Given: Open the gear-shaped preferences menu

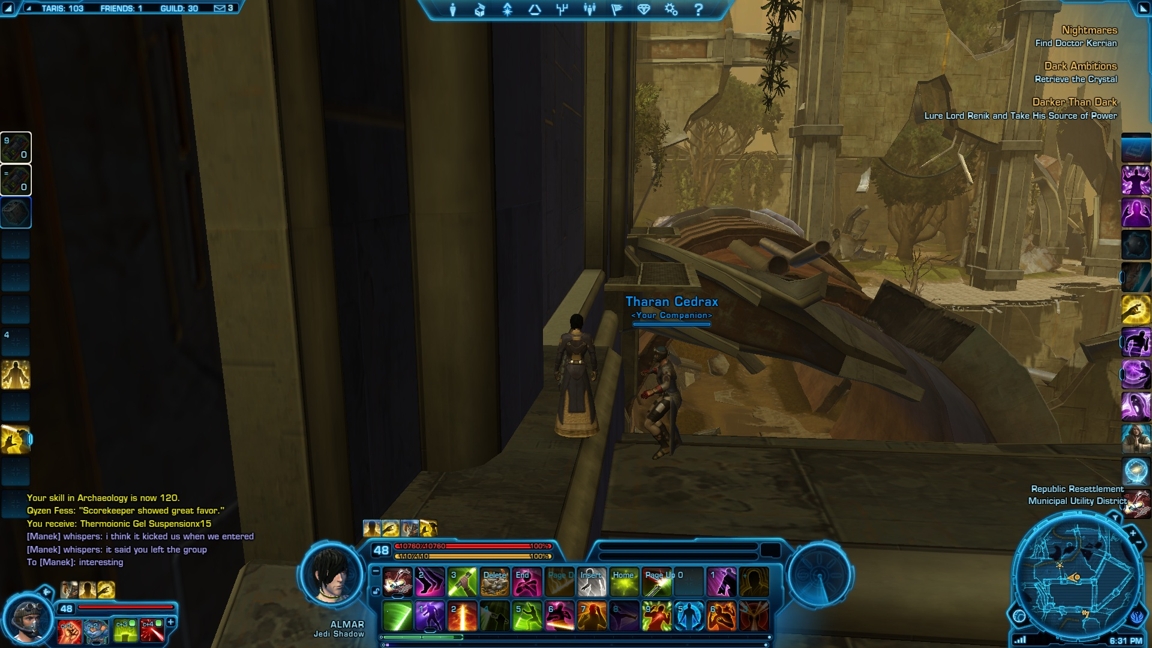Looking at the screenshot, I should pos(671,10).
